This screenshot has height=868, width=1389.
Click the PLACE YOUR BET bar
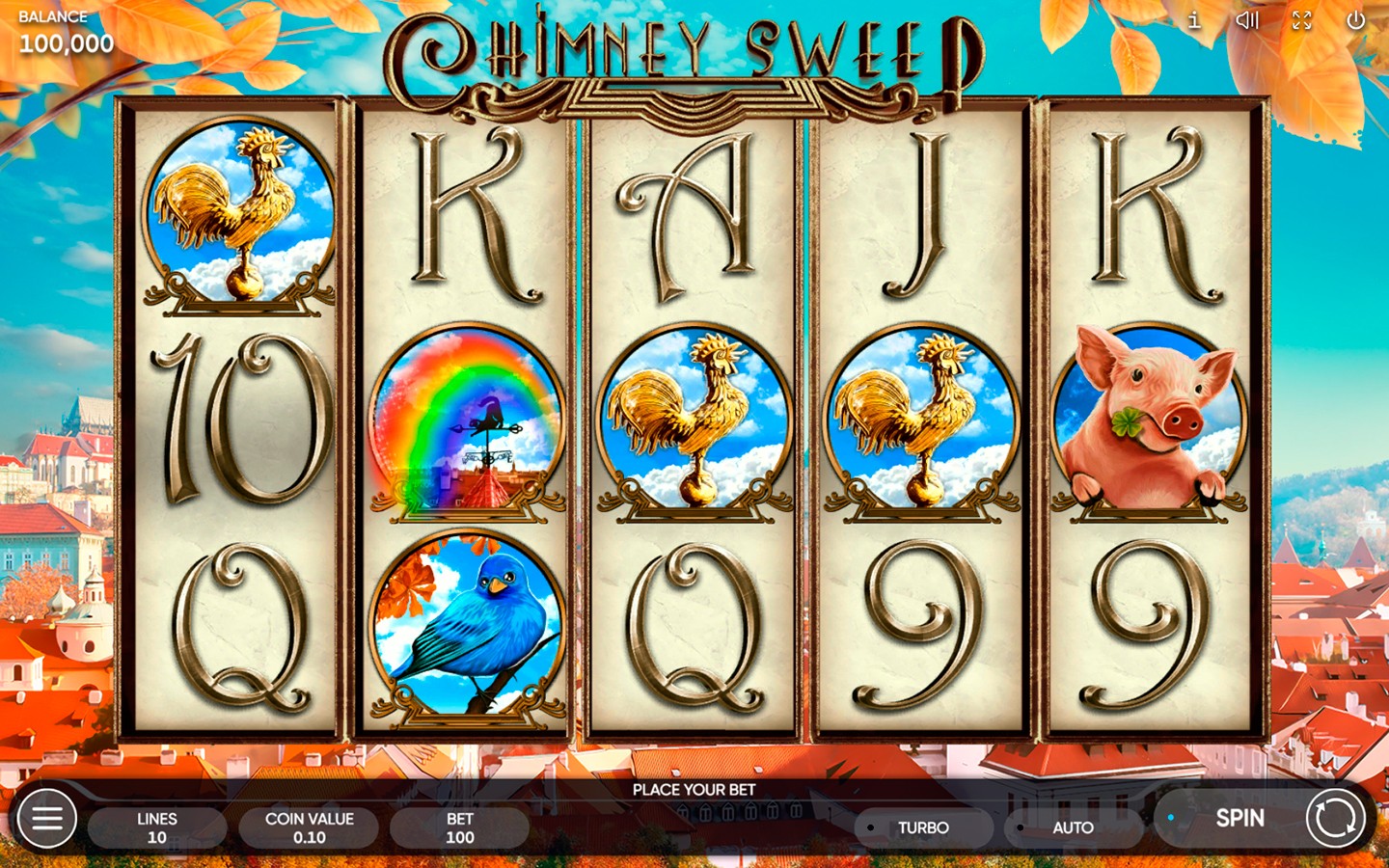tap(694, 789)
